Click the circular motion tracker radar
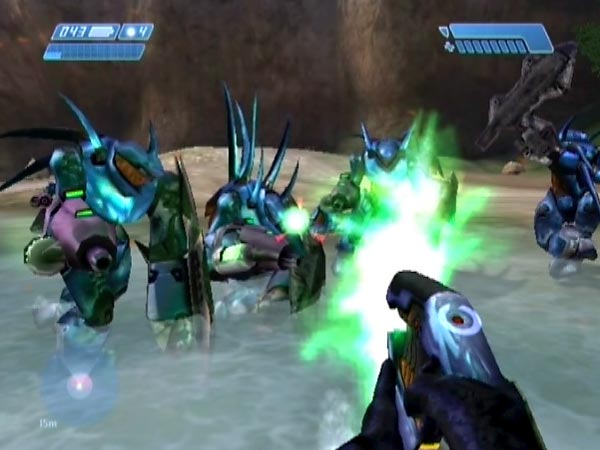The height and width of the screenshot is (450, 600). (x=77, y=384)
